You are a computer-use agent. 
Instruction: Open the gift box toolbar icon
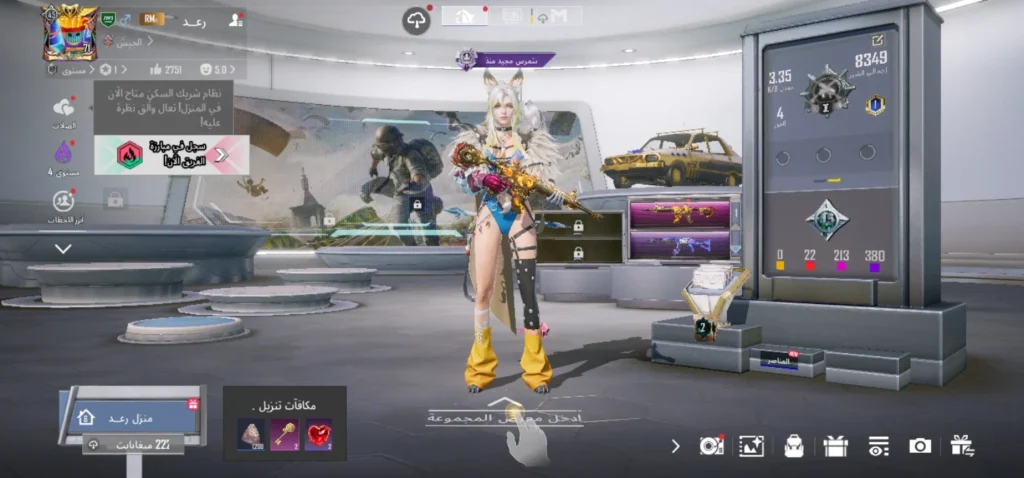(836, 446)
